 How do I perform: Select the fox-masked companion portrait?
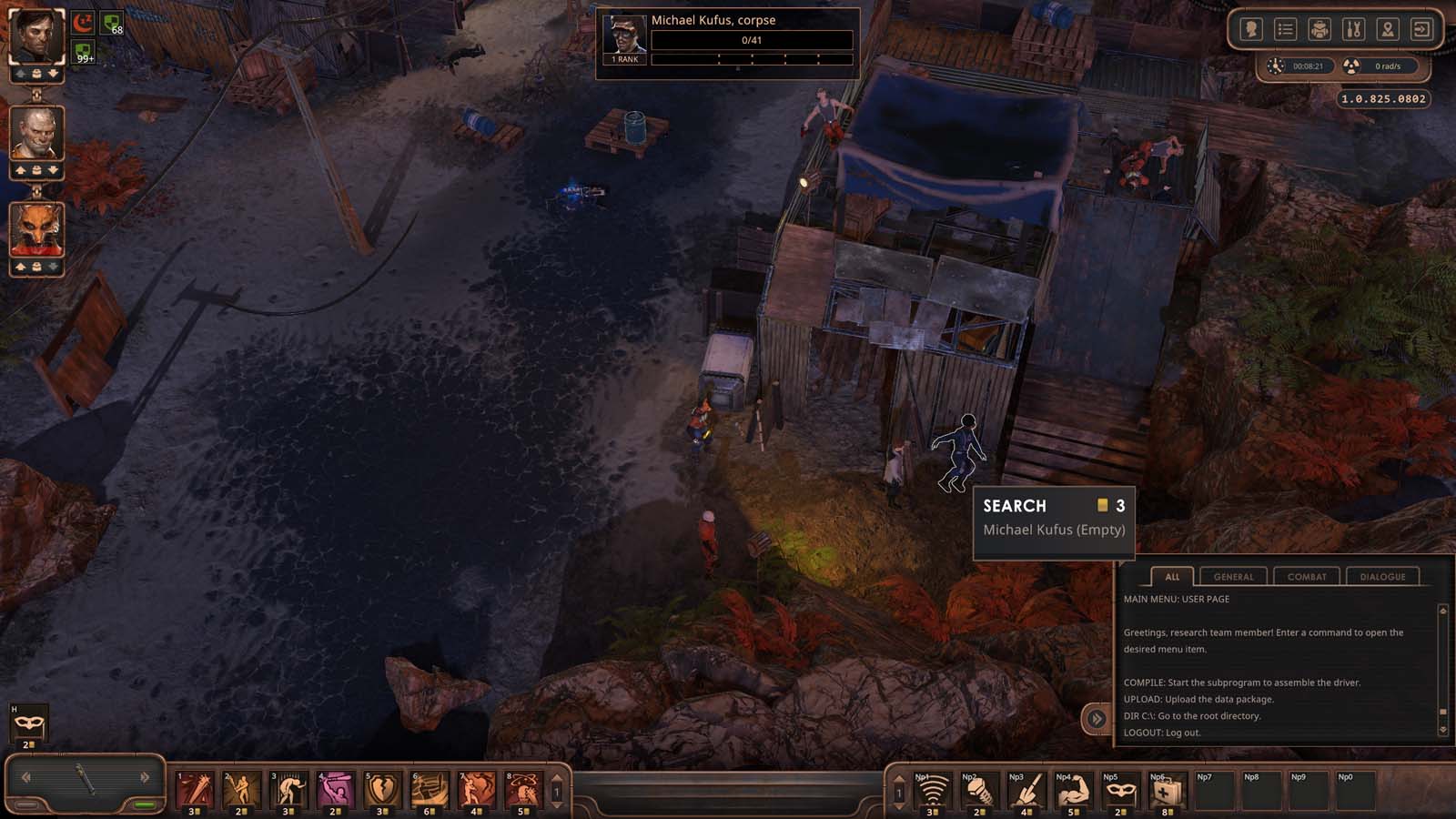36,229
